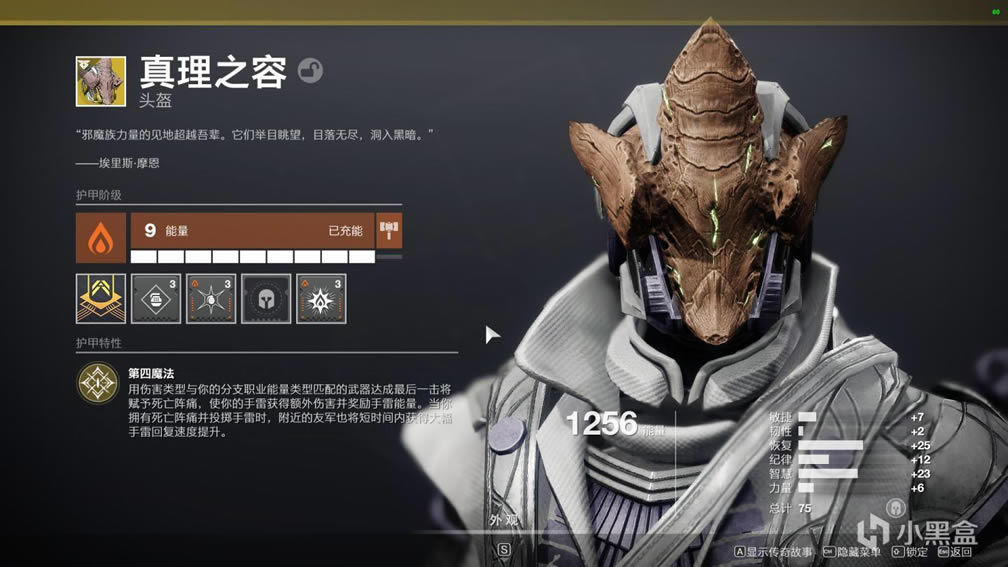The height and width of the screenshot is (567, 1008).
Task: Click the masterwork hammer icon
Action: 389,231
